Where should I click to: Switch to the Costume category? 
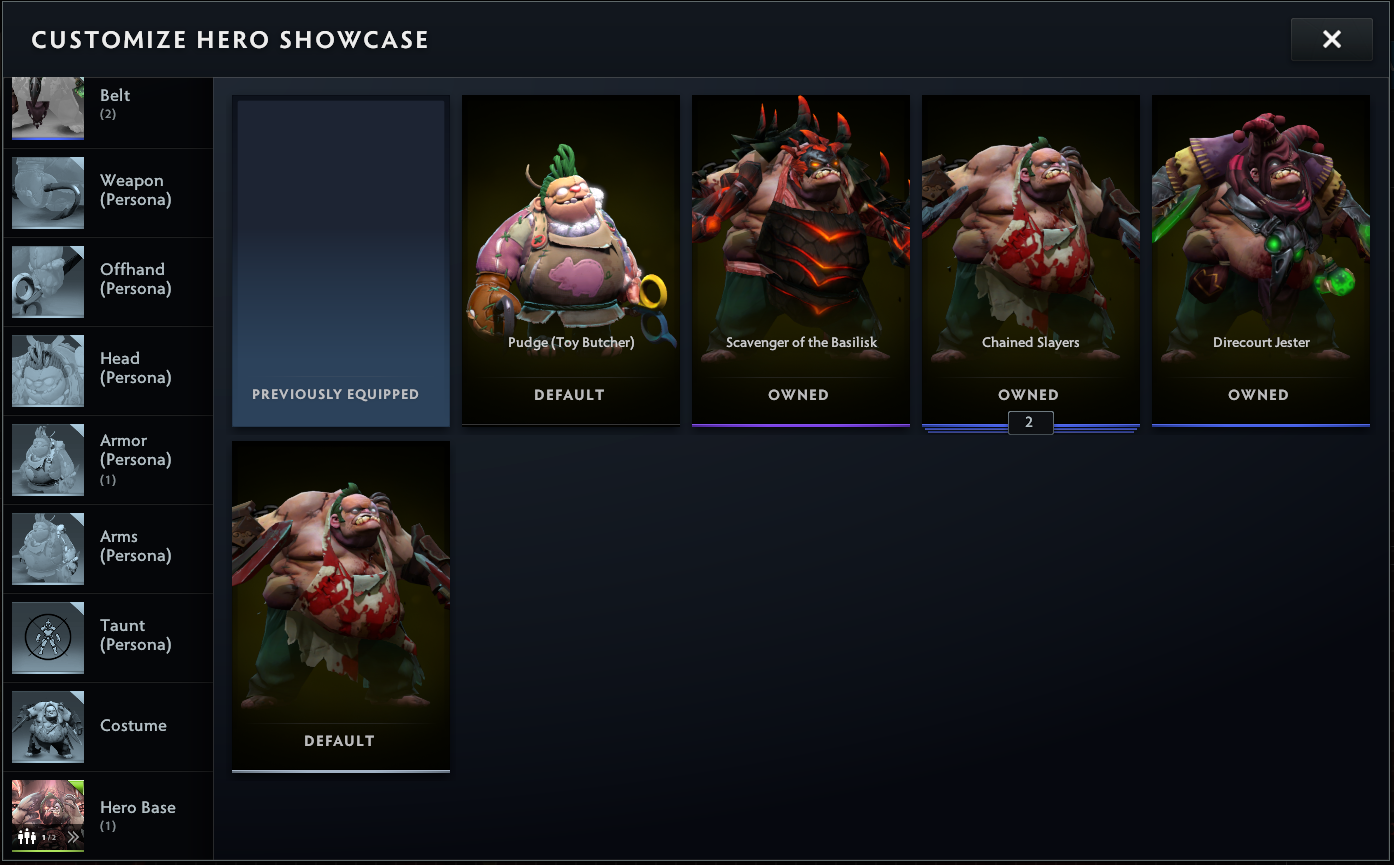tap(107, 726)
